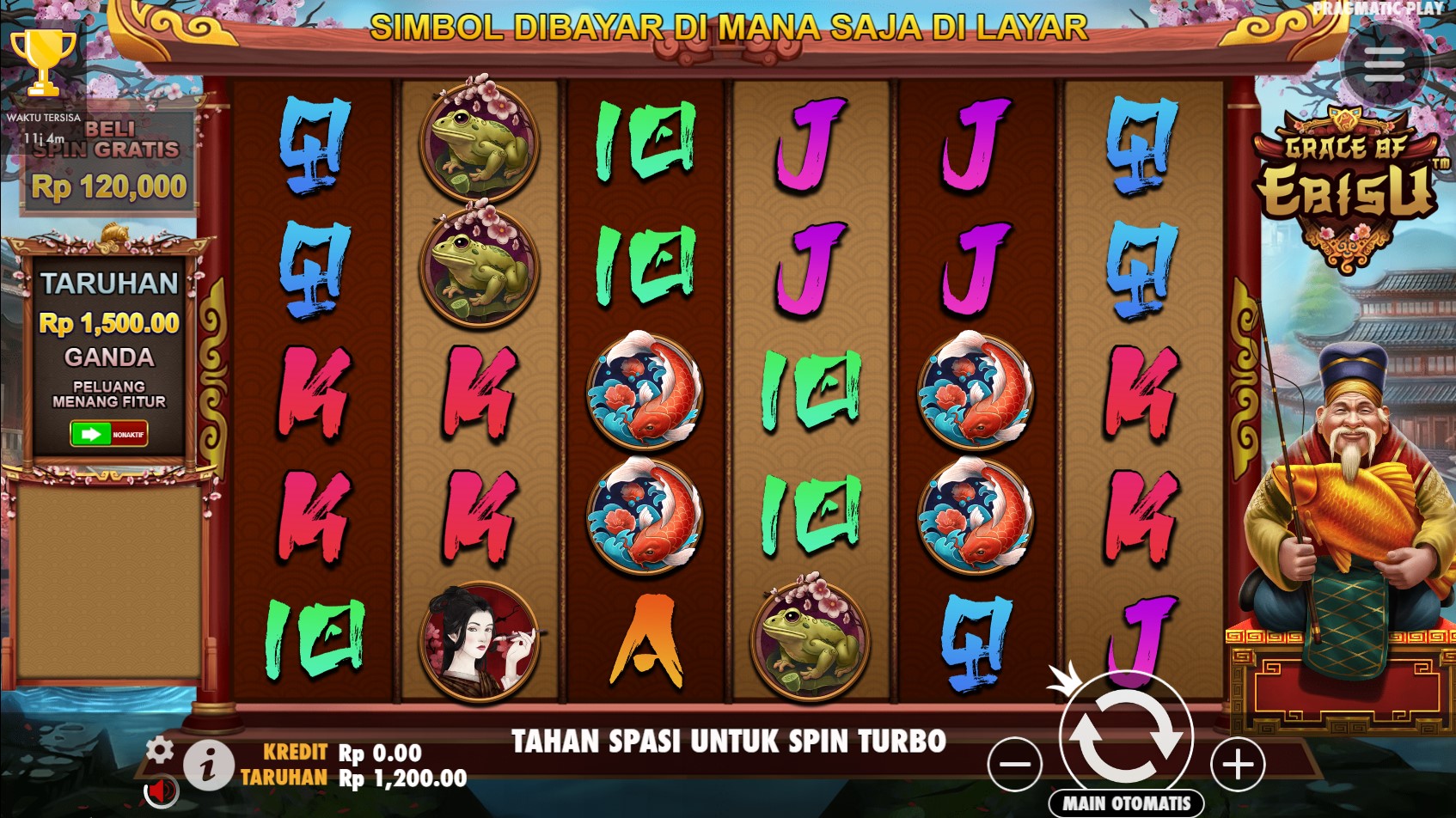Image resolution: width=1456 pixels, height=818 pixels.
Task: Toggle the Taruhan Ganda green arrow switch
Action: [108, 434]
